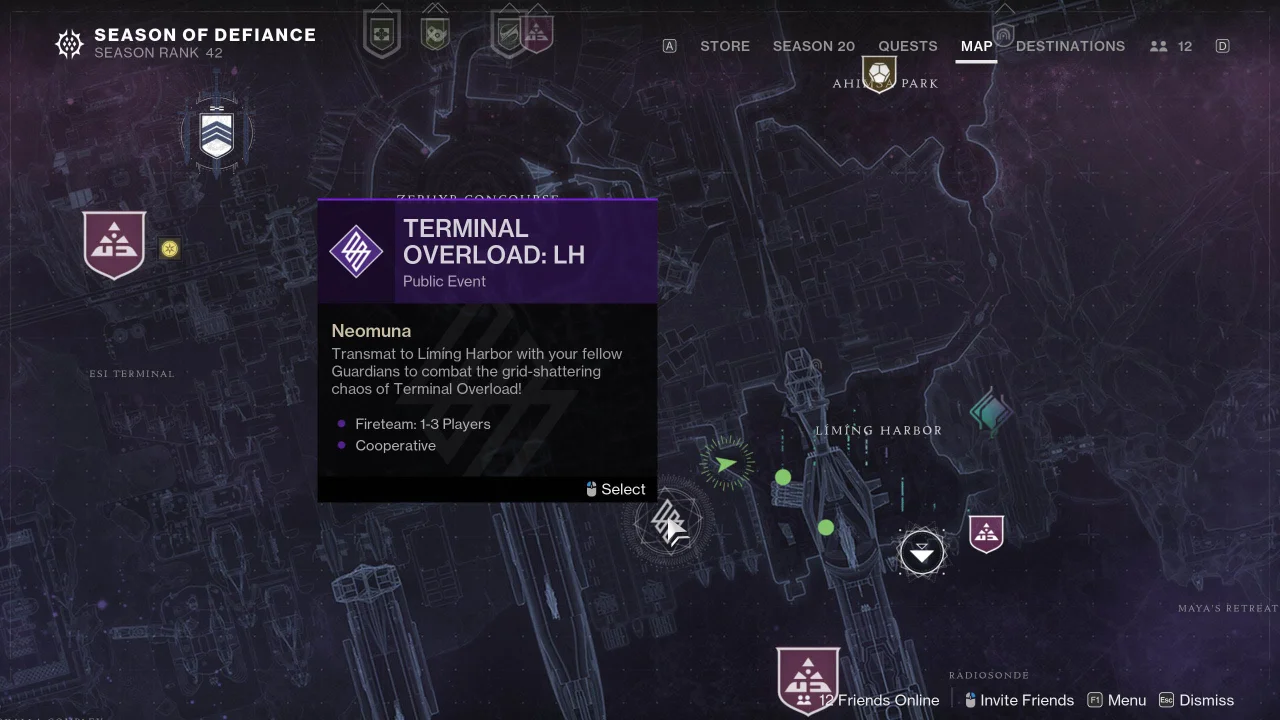Click Invite Friends at the bottom bar
This screenshot has height=720, width=1280.
1027,700
